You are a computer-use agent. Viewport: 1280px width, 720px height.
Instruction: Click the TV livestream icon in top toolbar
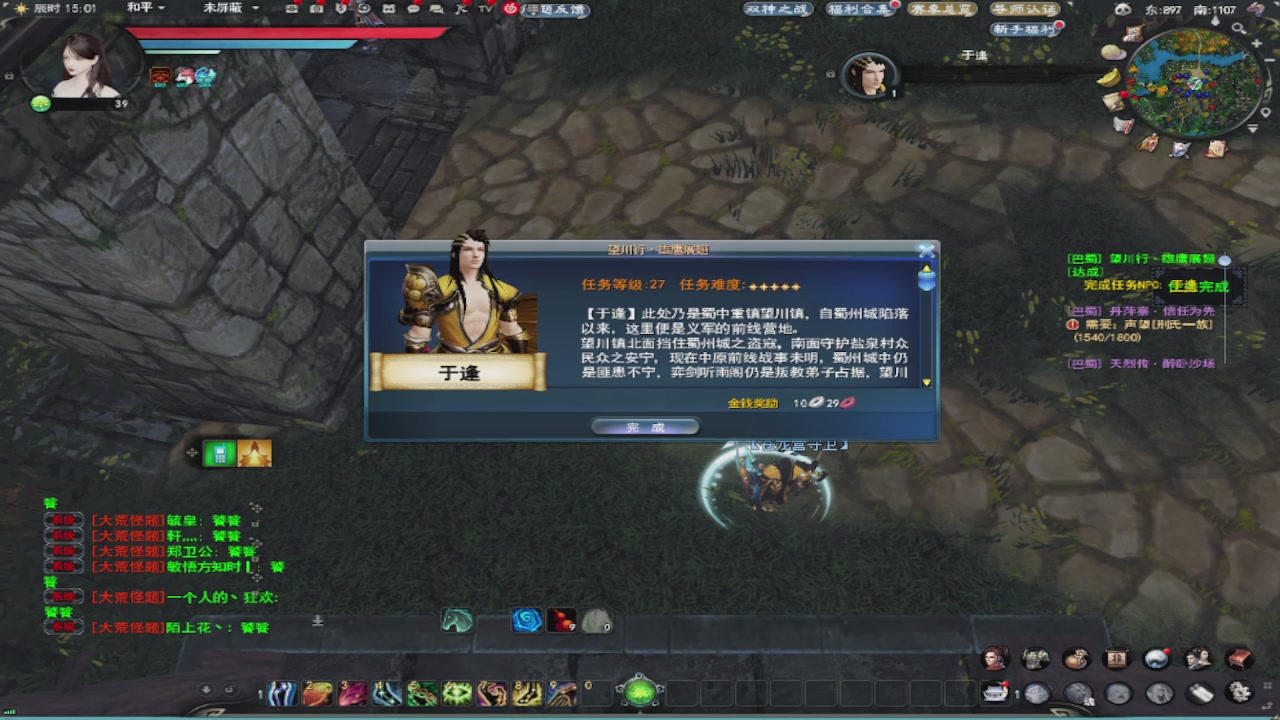485,10
